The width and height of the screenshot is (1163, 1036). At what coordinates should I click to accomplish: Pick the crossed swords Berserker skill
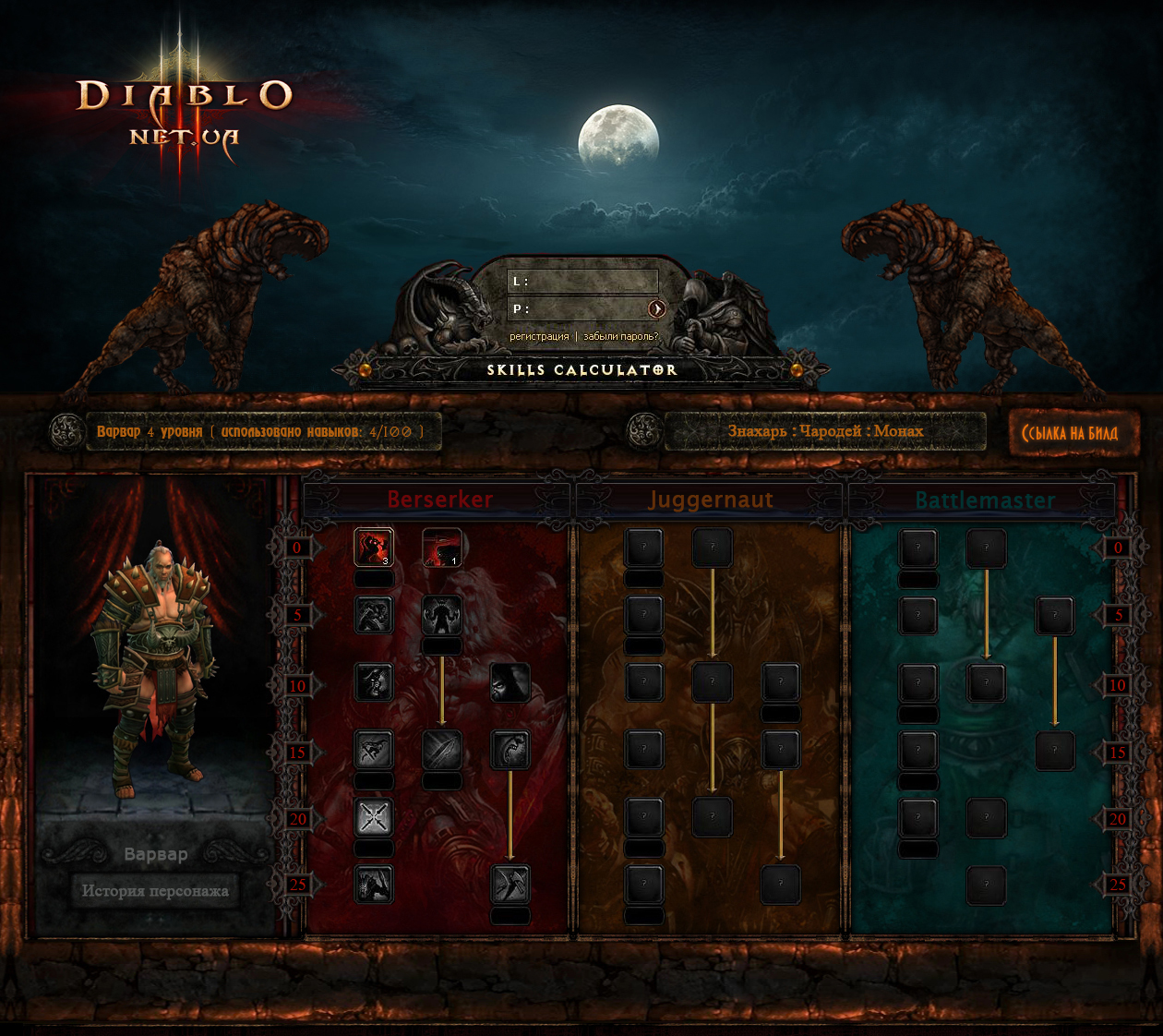374,817
